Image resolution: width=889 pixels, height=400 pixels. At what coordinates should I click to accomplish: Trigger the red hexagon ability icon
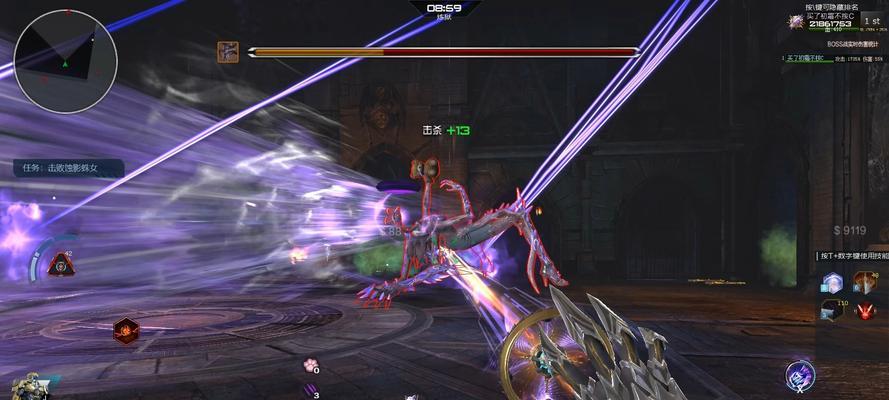coord(125,330)
